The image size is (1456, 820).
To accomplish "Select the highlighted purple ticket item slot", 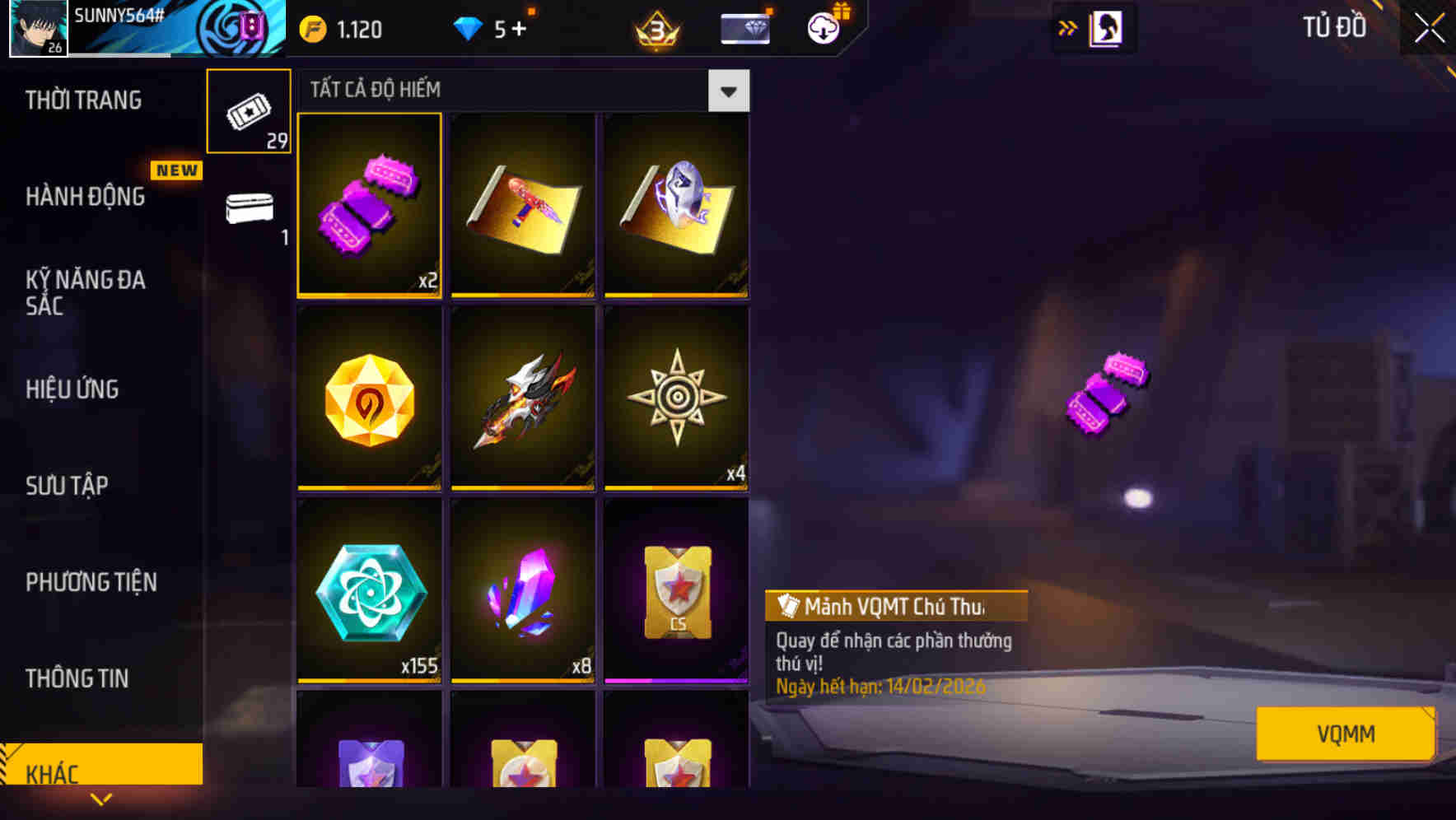I will (370, 206).
